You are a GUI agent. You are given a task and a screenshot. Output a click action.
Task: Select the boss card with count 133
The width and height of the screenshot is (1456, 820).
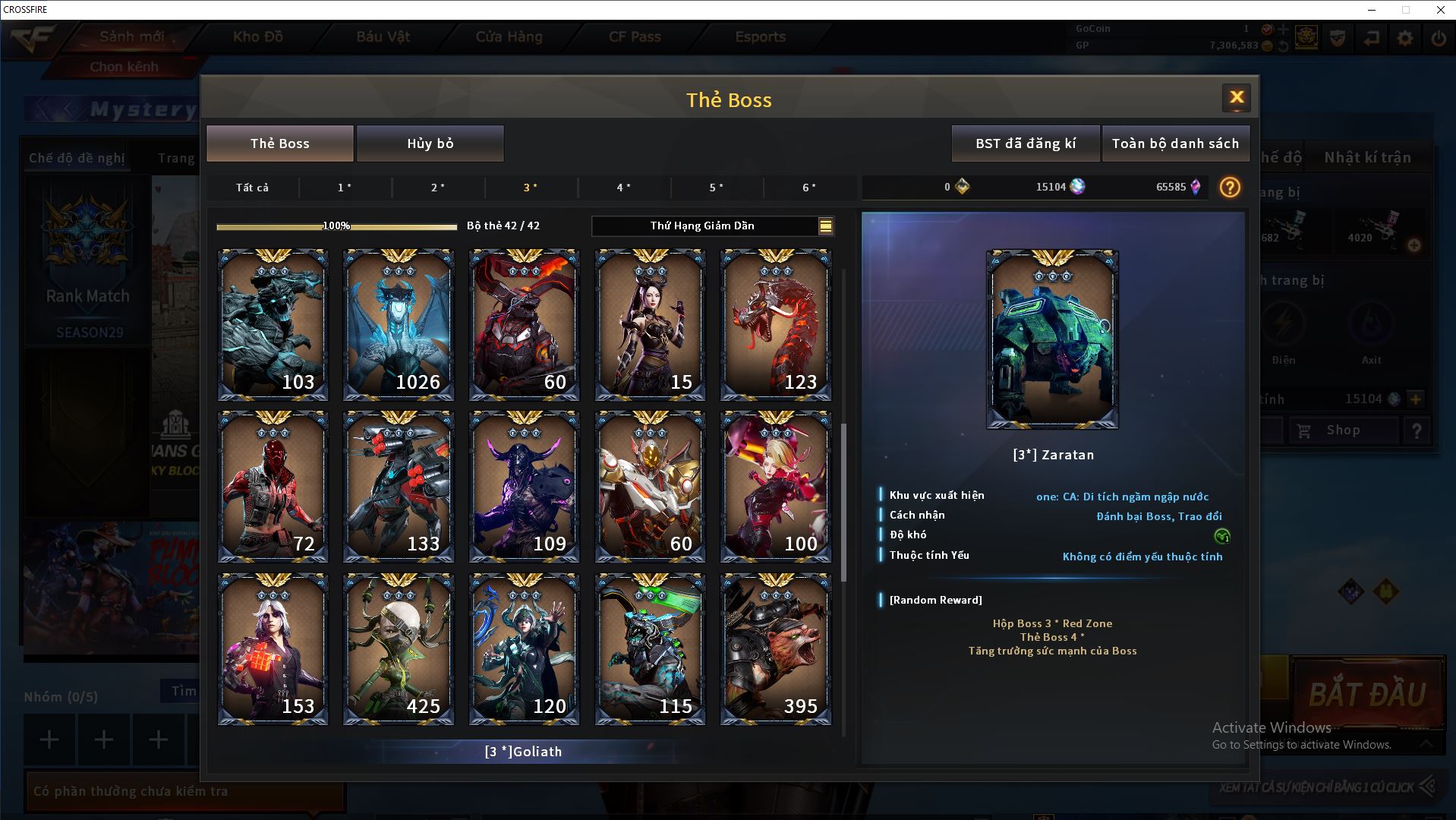[x=399, y=487]
